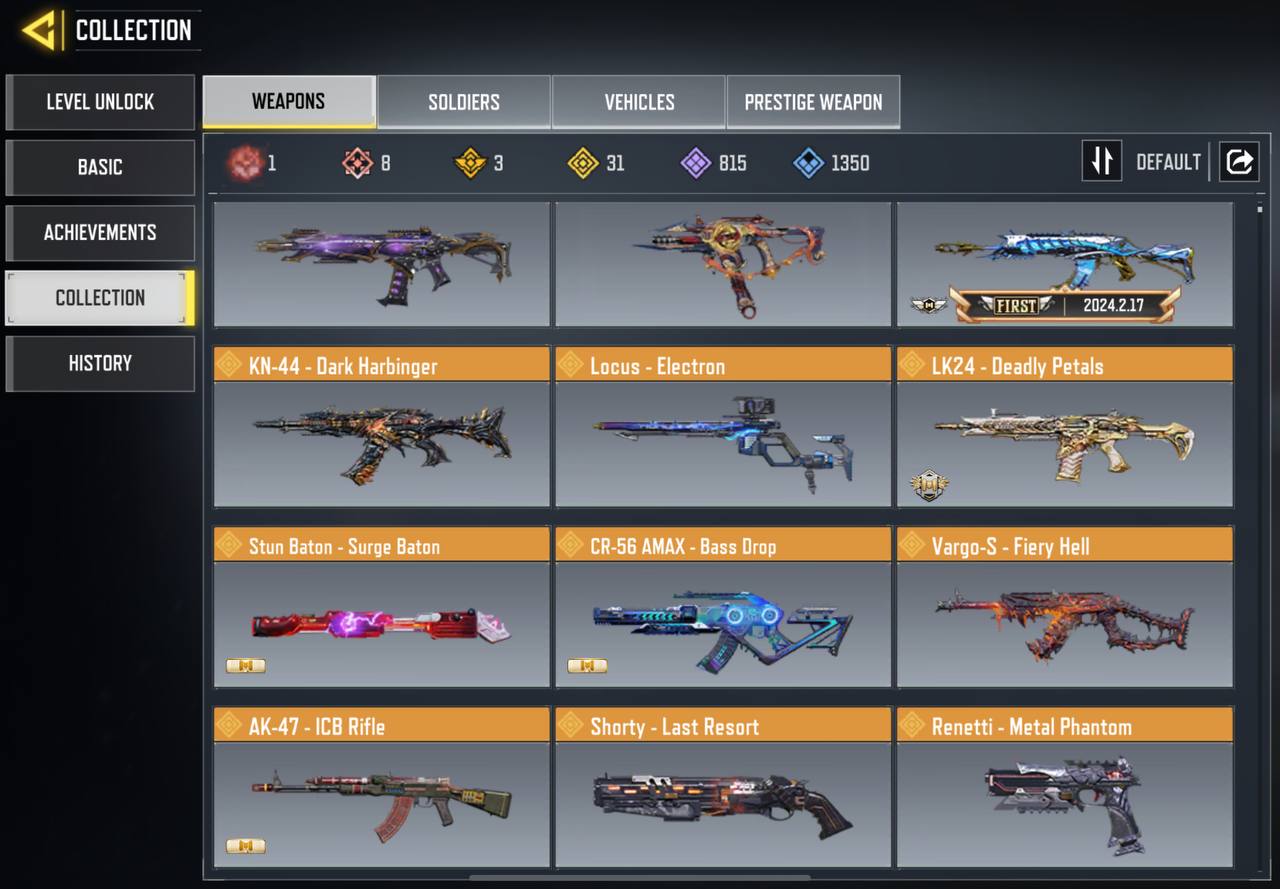The image size is (1280, 889).
Task: Switch to the Soldiers tab
Action: point(464,102)
